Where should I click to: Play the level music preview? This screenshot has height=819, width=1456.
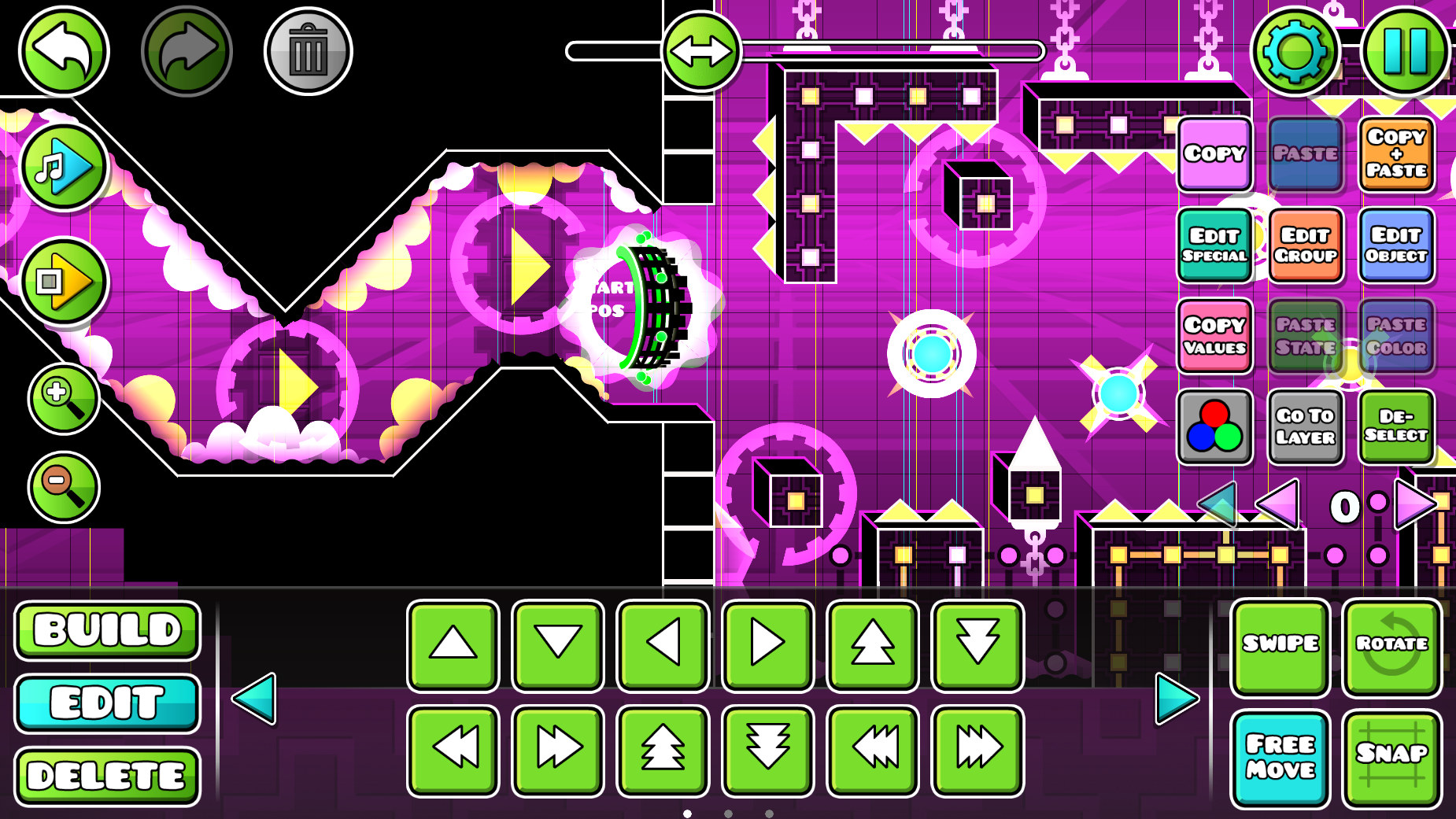click(64, 167)
